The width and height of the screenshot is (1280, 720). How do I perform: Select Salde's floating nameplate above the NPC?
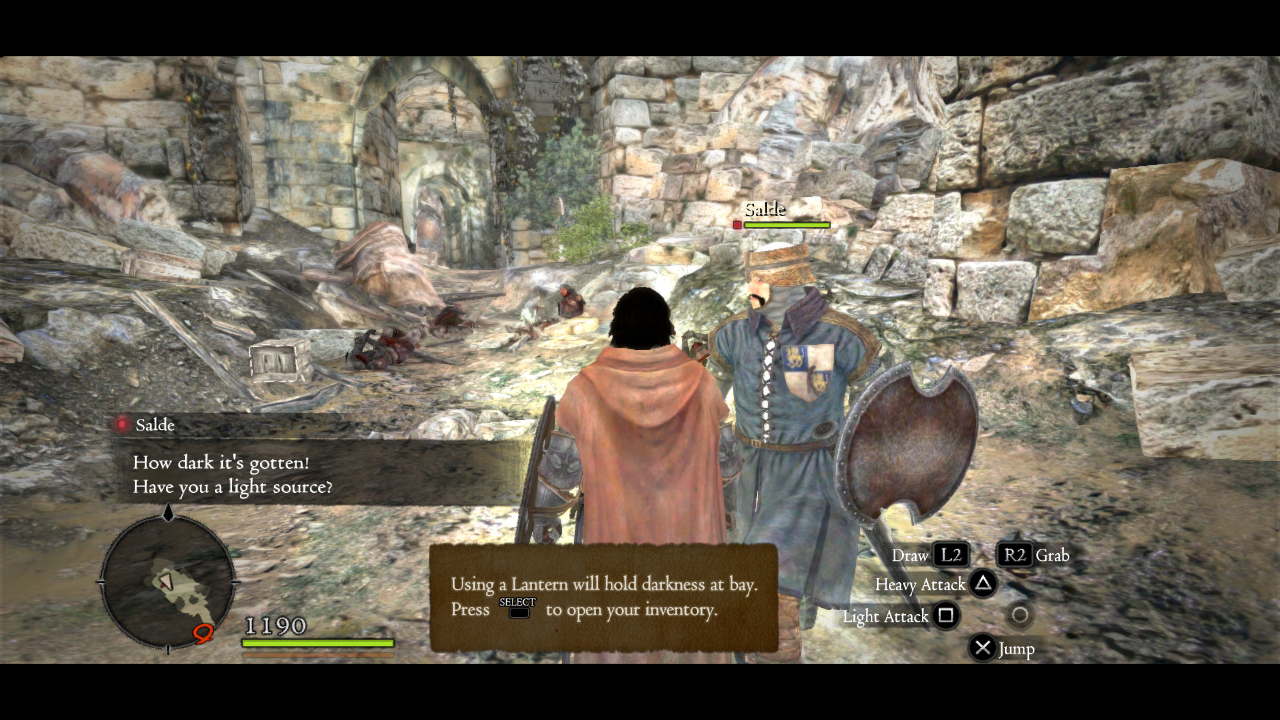point(766,210)
